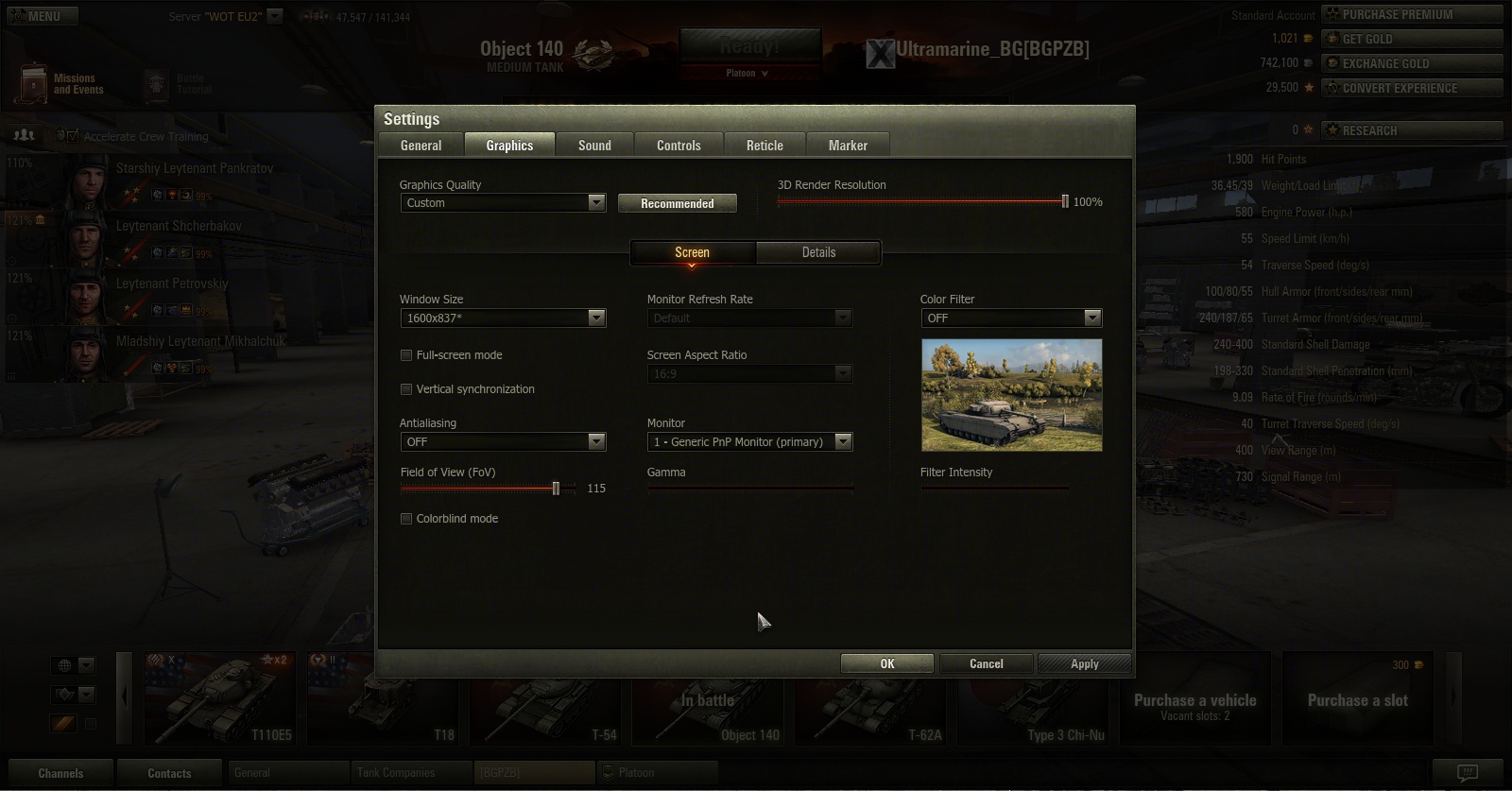Viewport: 1512px width, 791px height.
Task: Apply Recommended graphics settings
Action: [677, 203]
